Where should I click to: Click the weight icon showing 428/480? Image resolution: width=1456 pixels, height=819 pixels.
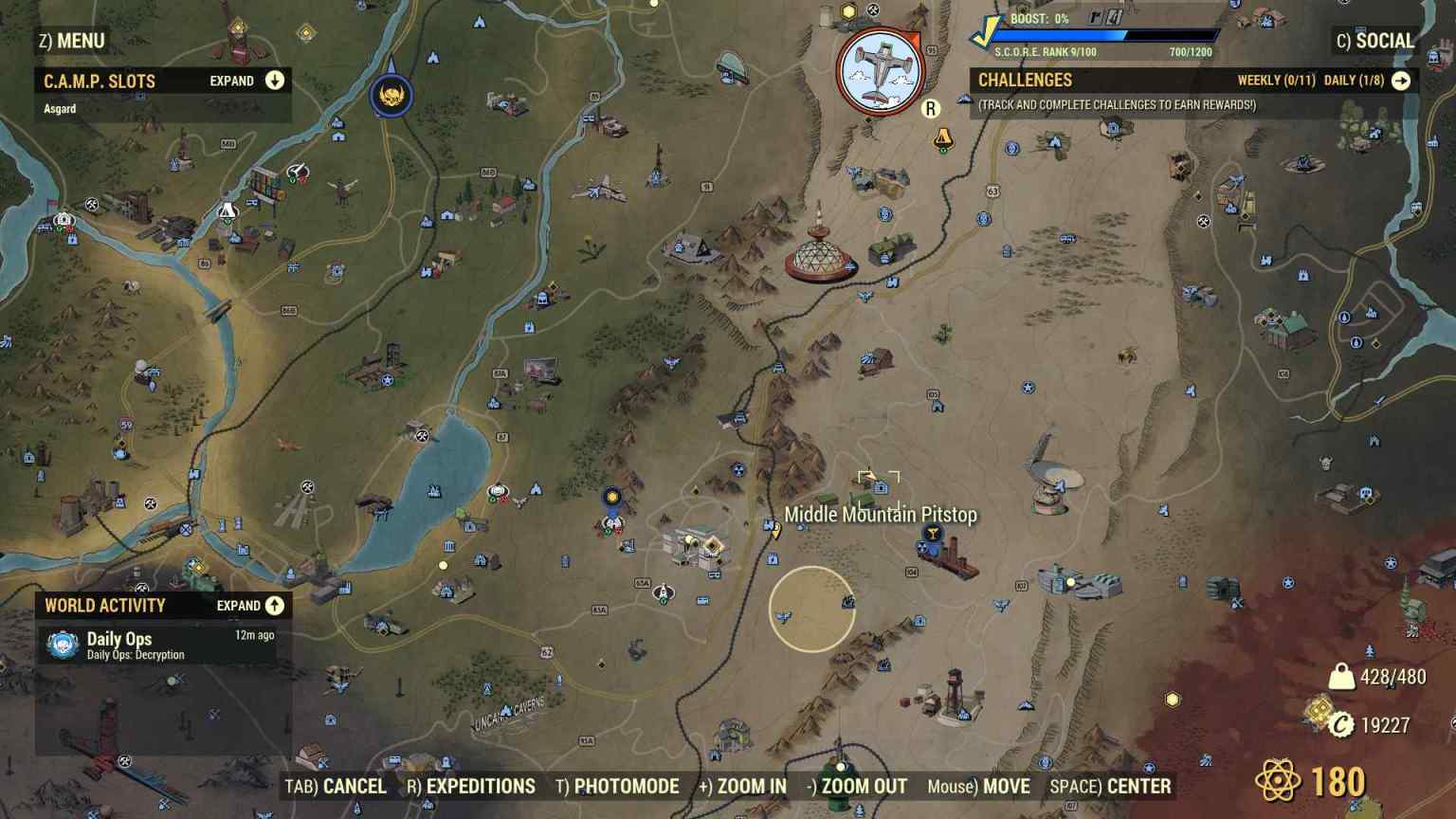pyautogui.click(x=1339, y=677)
